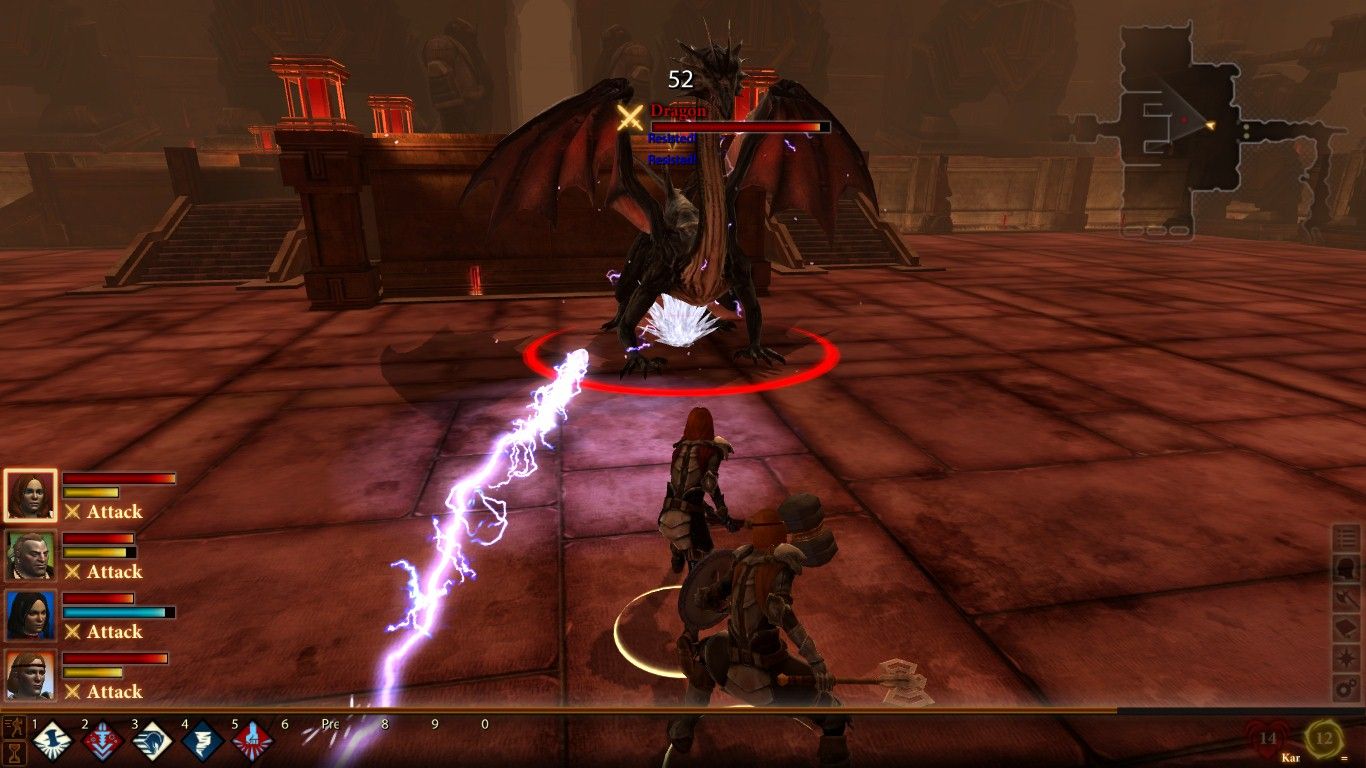Open the codex book icon

click(1347, 628)
